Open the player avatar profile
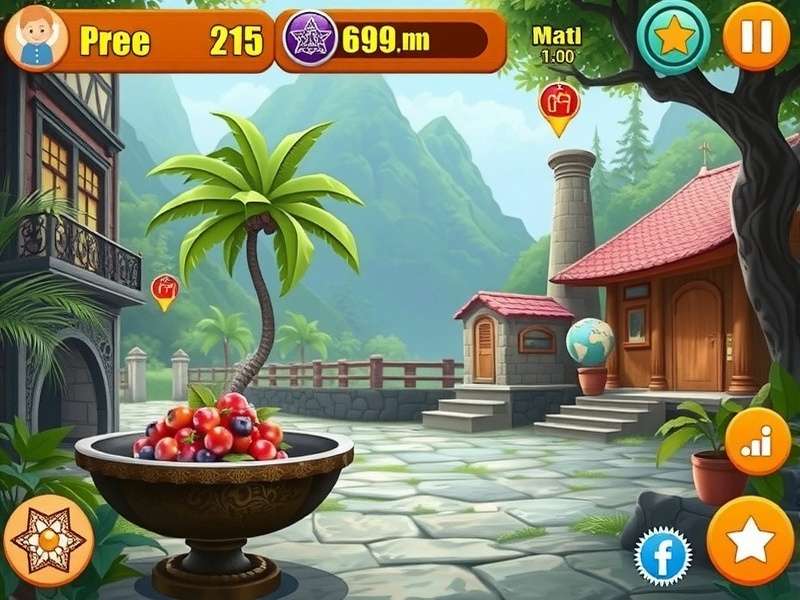Viewport: 800px width, 600px height. pos(35,38)
